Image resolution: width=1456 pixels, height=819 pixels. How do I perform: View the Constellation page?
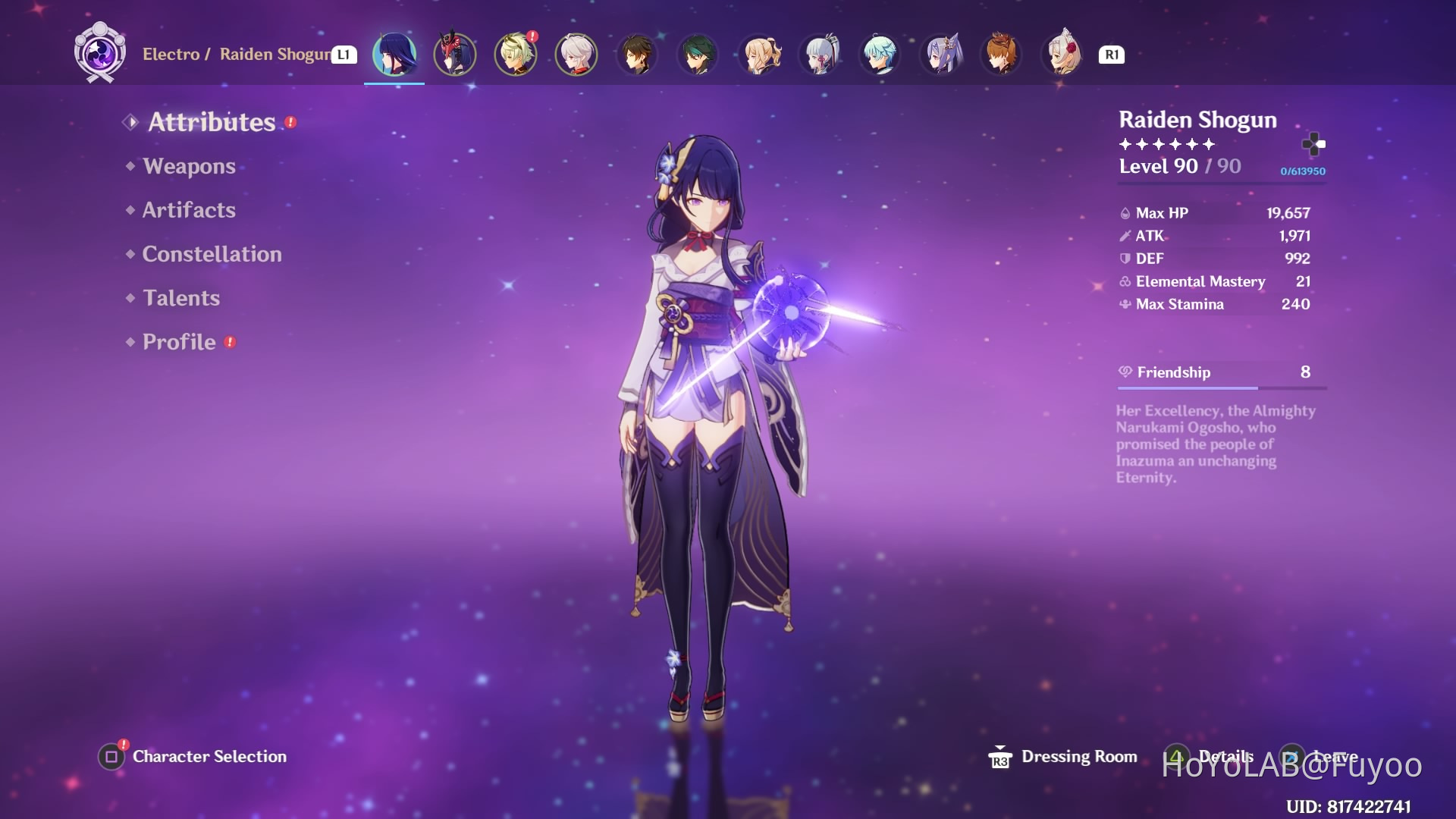(212, 254)
